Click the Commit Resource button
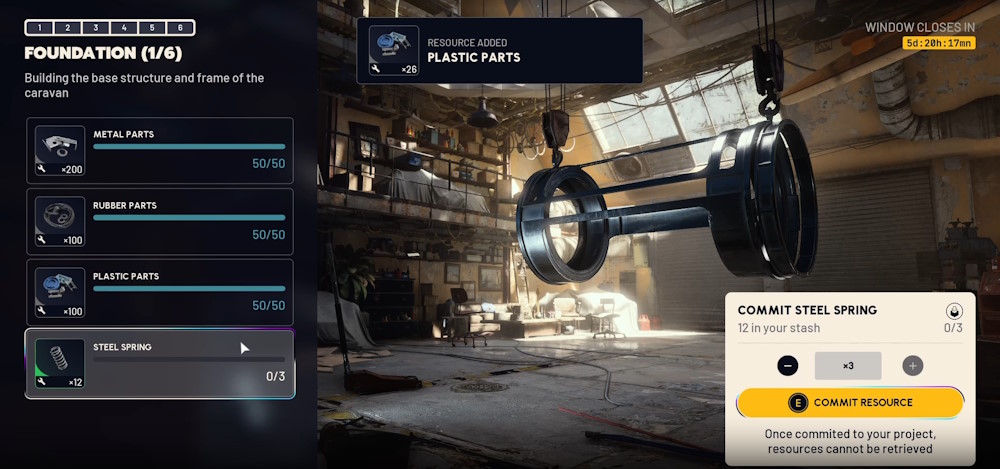Image resolution: width=1000 pixels, height=469 pixels. point(850,402)
